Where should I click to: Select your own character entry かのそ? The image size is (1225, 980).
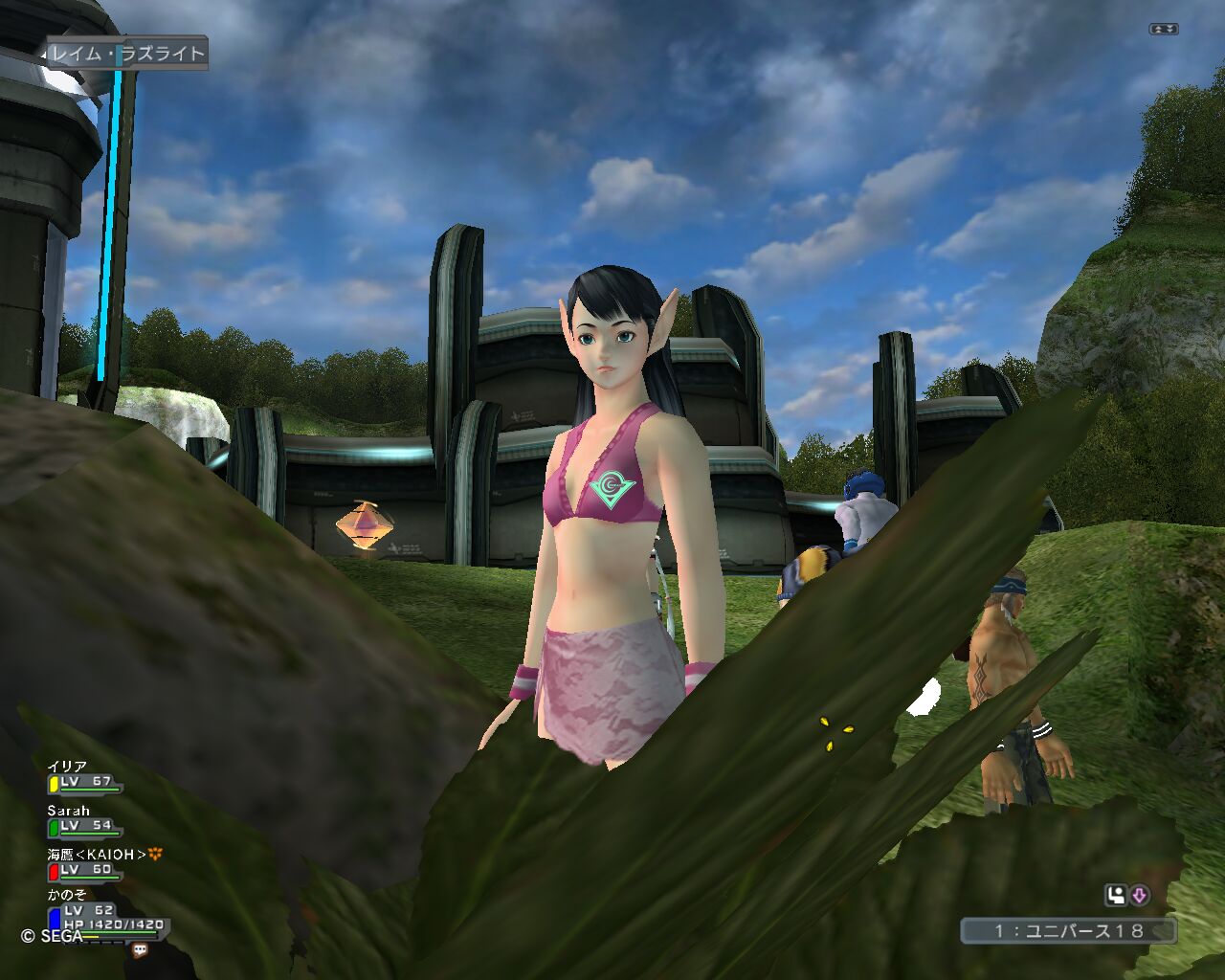click(67, 895)
